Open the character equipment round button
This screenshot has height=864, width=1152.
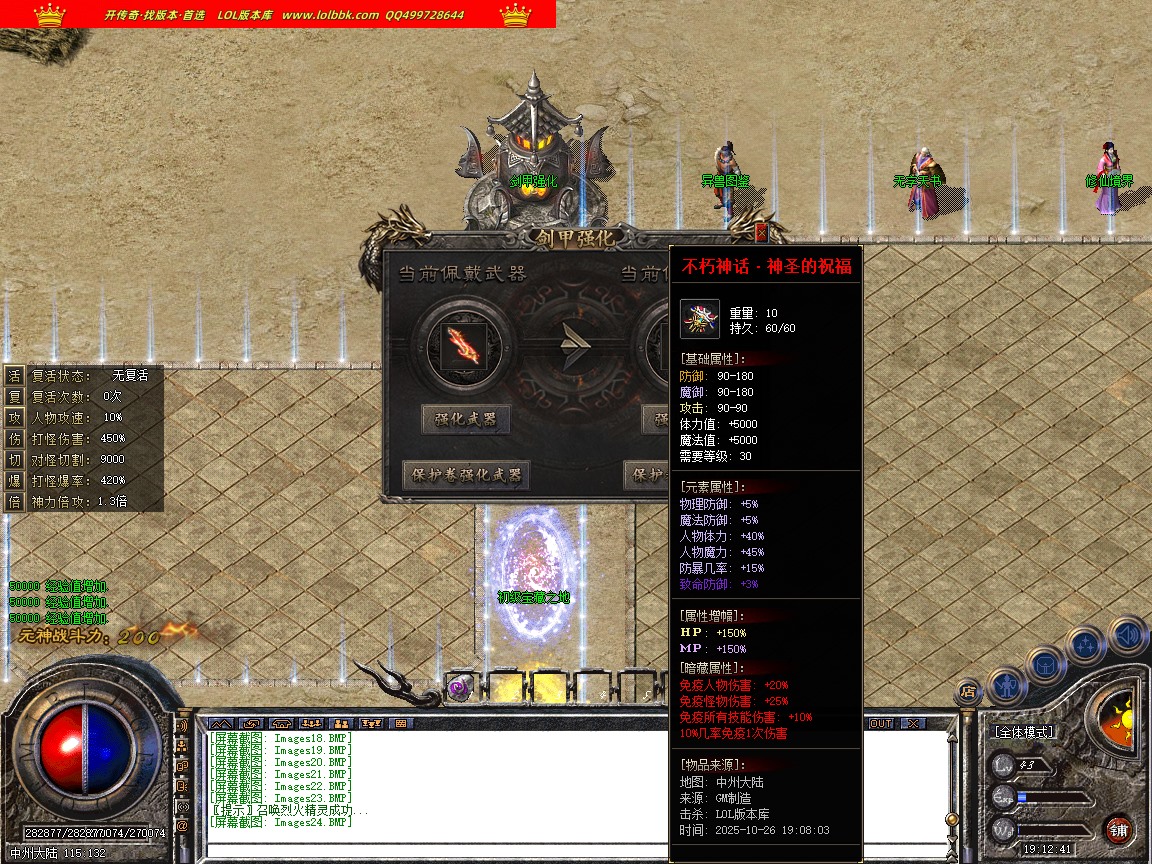(x=1006, y=685)
